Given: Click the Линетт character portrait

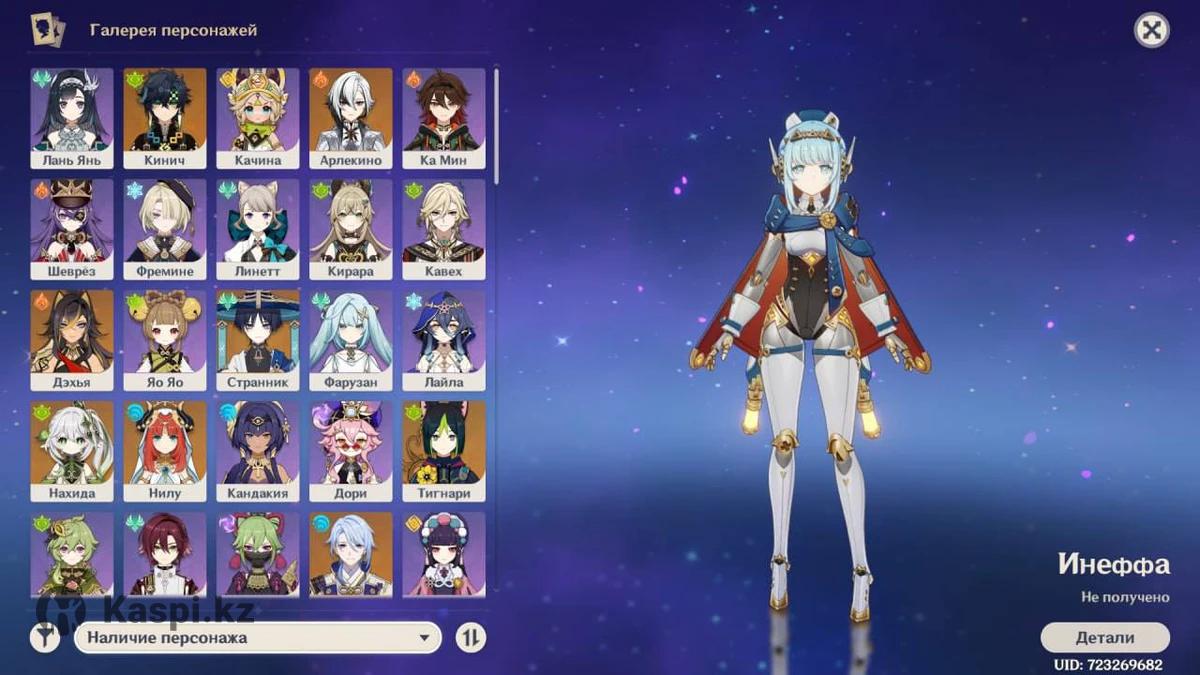Looking at the screenshot, I should [258, 228].
